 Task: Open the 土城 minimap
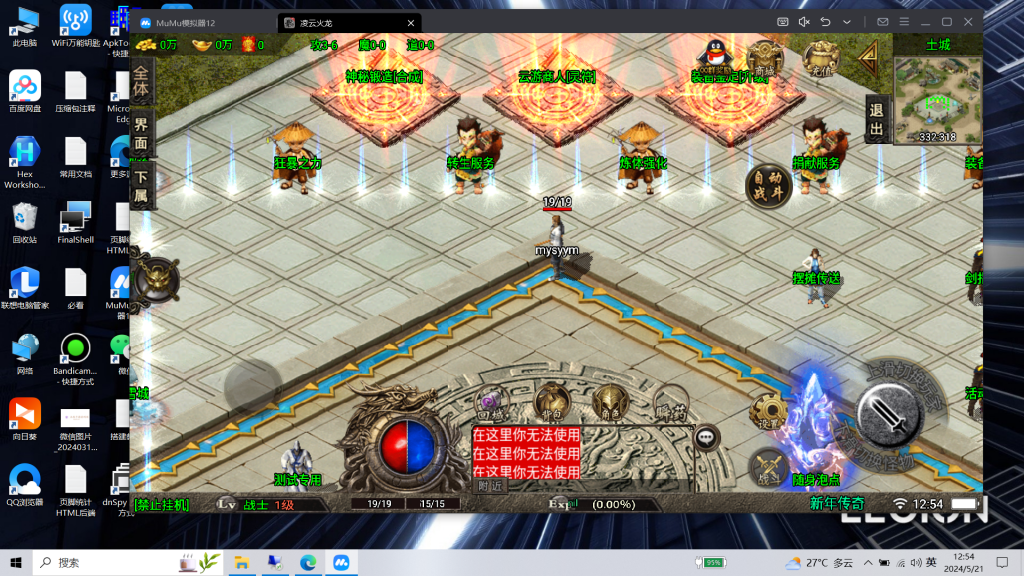[x=938, y=100]
